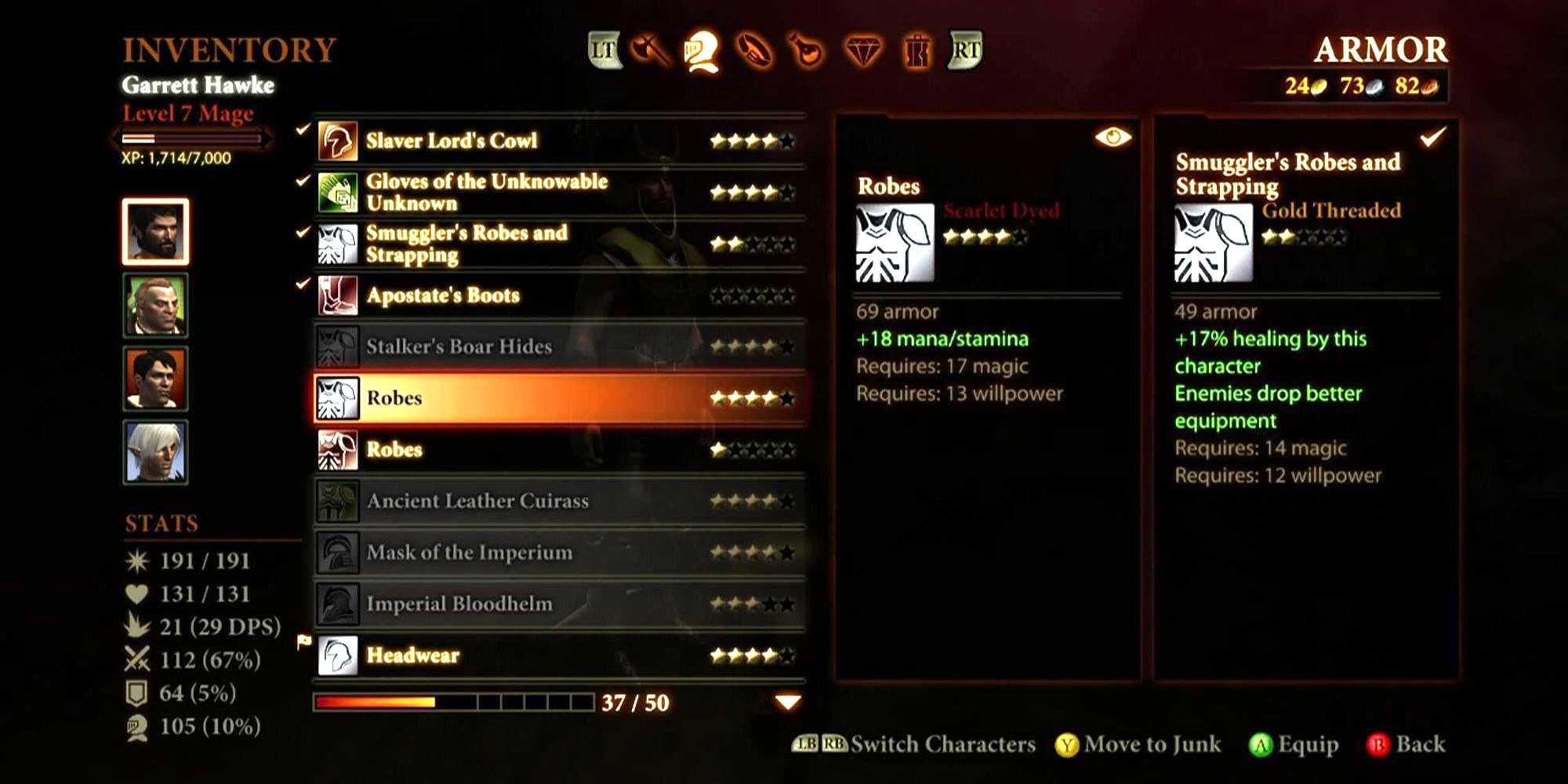Switch to the white-haired elf portrait
1568x784 pixels.
[x=155, y=452]
